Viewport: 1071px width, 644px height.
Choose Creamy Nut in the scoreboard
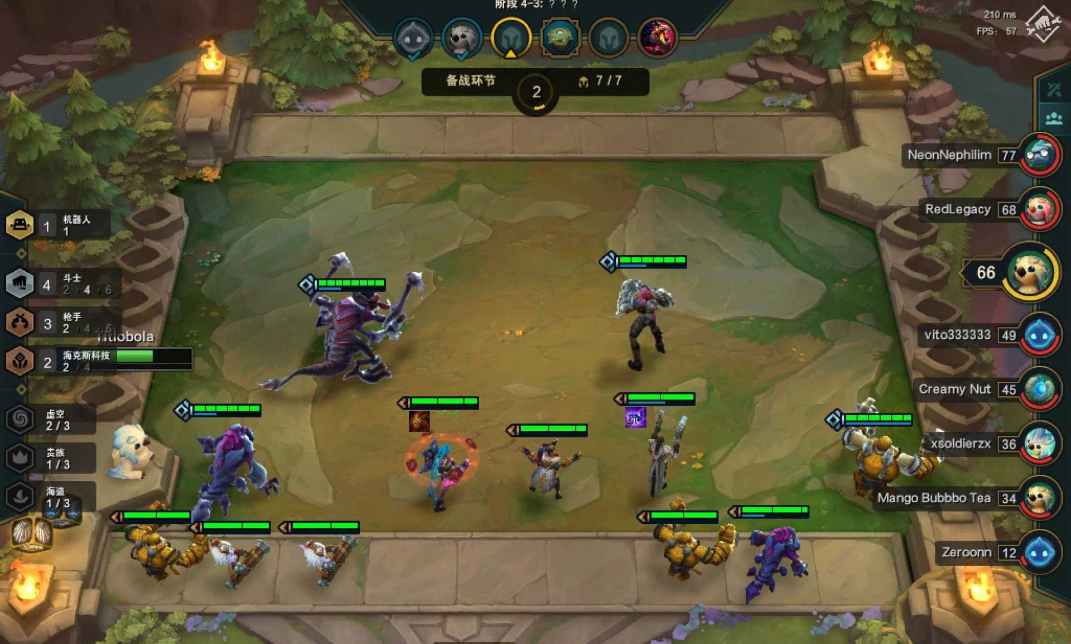pyautogui.click(x=1041, y=388)
